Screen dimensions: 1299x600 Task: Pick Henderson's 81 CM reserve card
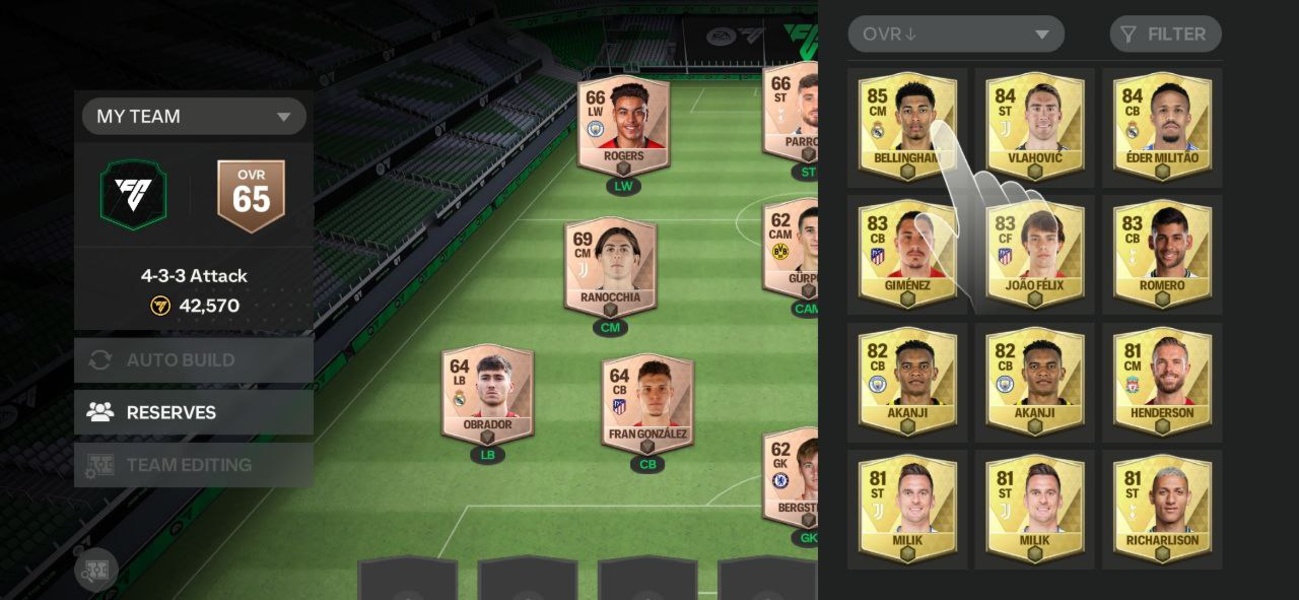pos(1161,380)
